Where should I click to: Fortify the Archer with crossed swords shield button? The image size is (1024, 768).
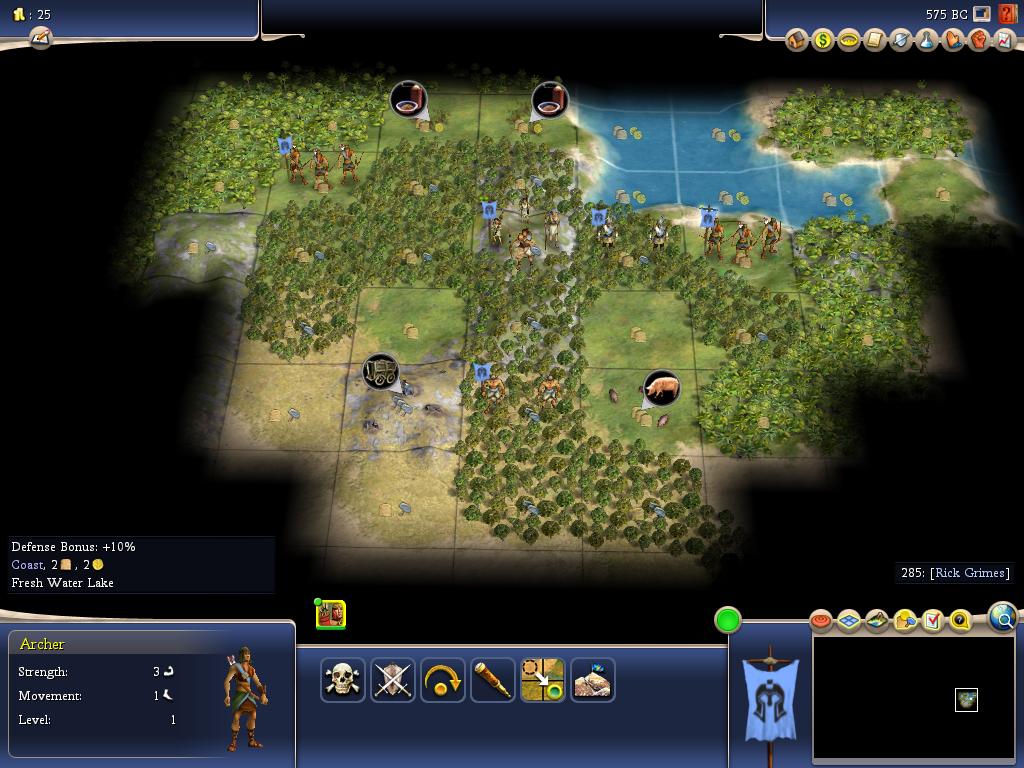click(x=393, y=680)
